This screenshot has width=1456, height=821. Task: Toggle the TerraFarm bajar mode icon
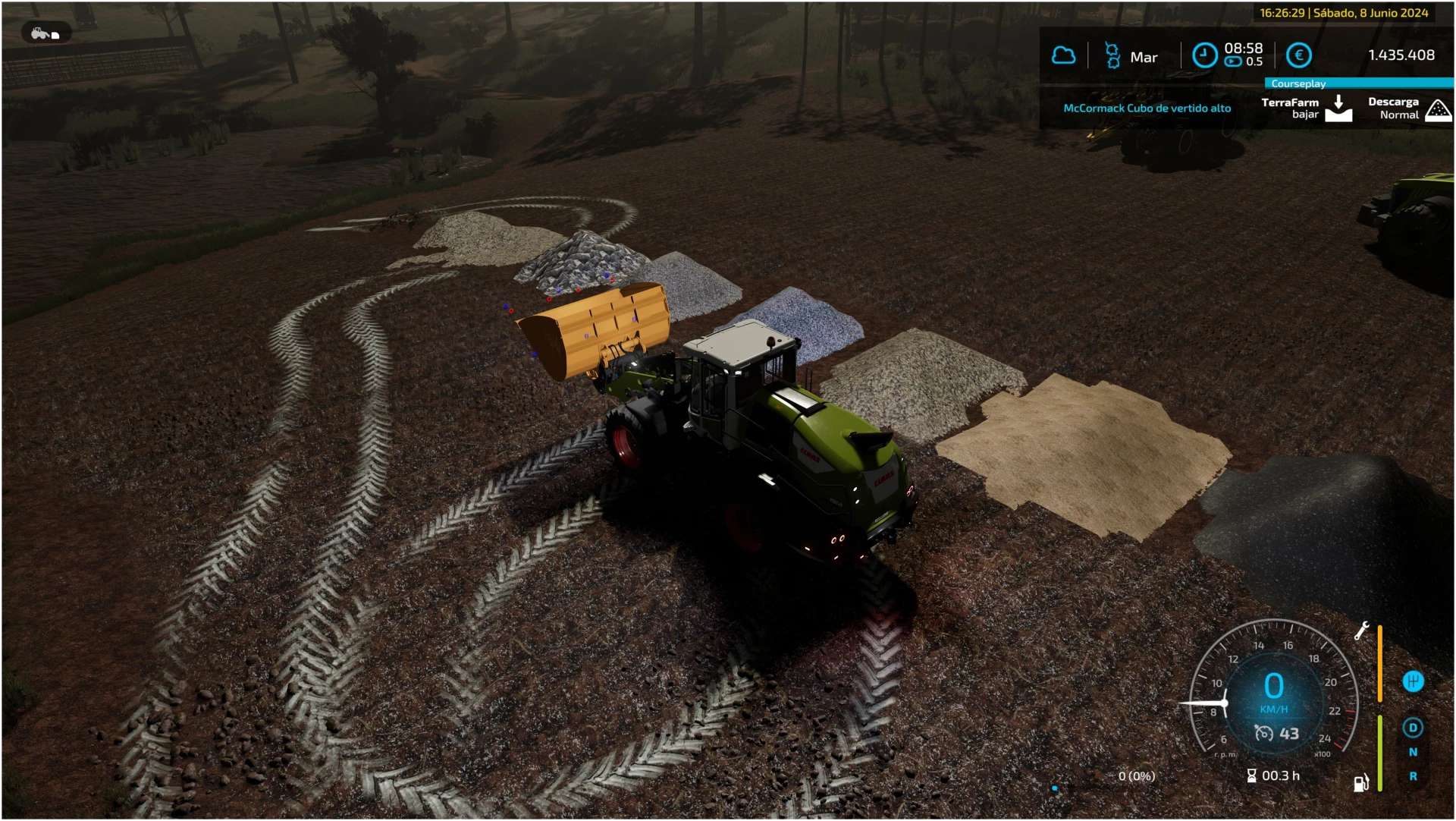1338,109
